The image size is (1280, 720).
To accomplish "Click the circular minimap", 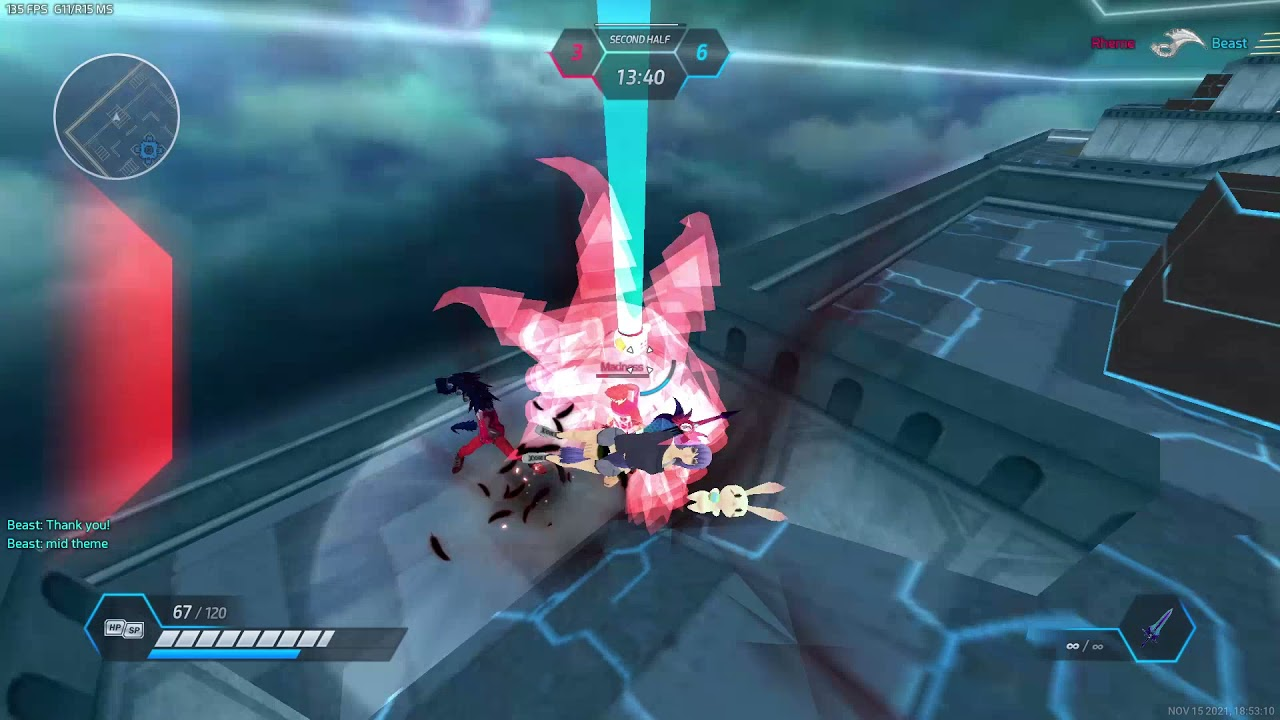I will (117, 117).
